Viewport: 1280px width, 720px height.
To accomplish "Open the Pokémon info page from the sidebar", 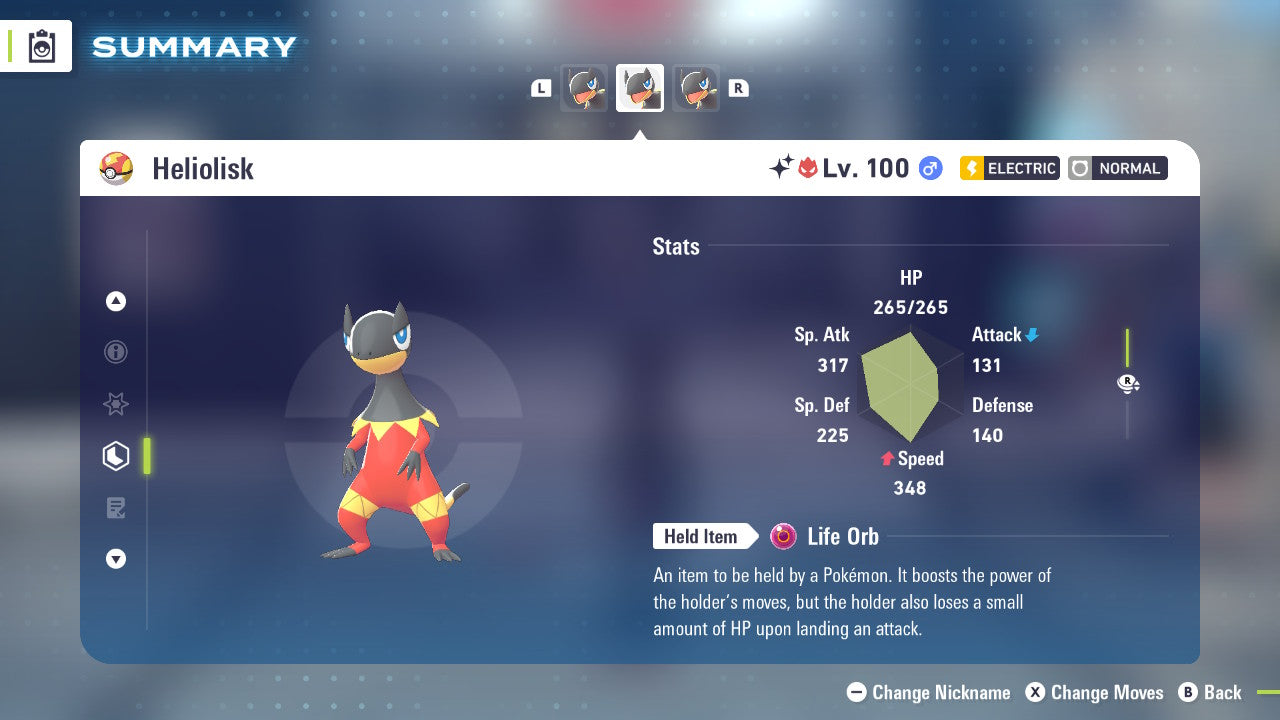I will click(x=116, y=352).
